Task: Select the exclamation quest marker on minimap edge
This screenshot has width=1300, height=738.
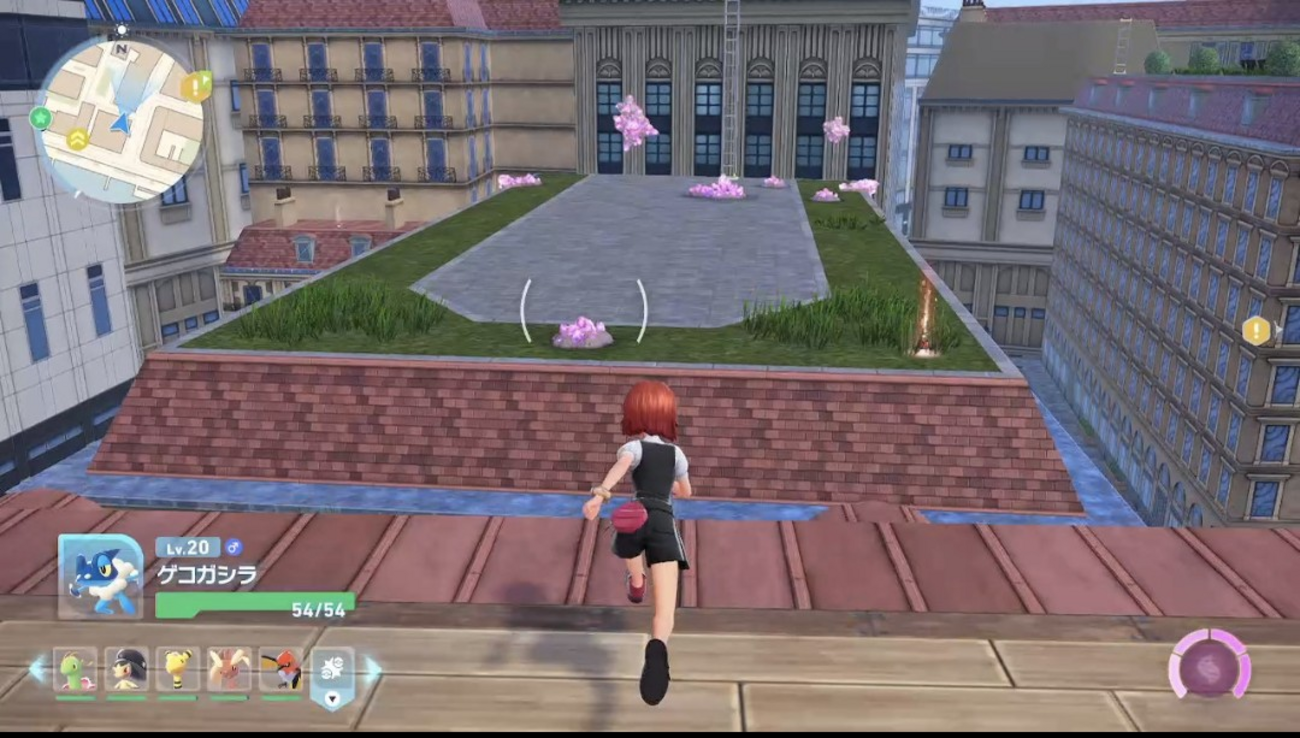Action: [195, 87]
